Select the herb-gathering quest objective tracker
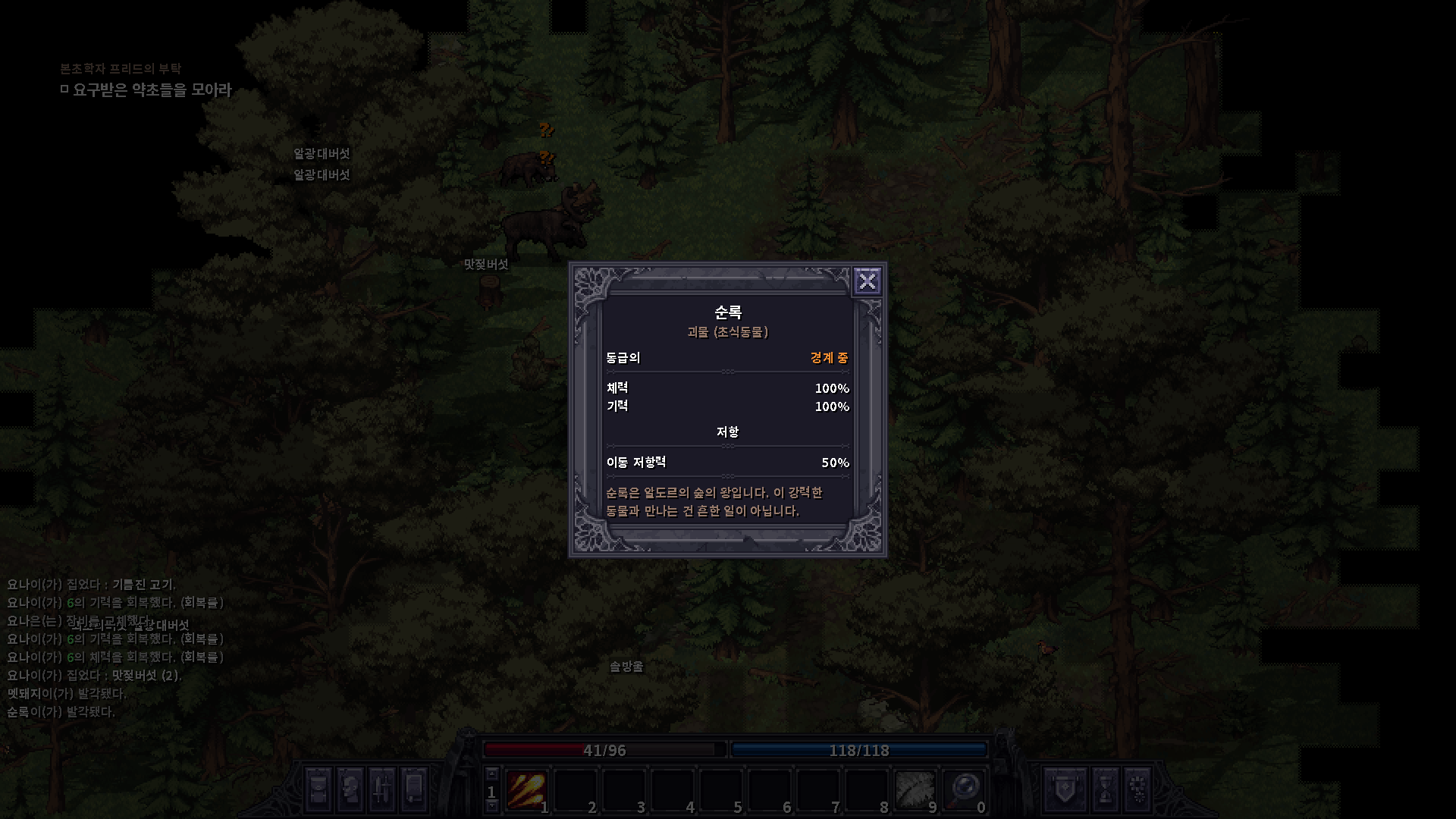Viewport: 1456px width, 819px height. [152, 90]
